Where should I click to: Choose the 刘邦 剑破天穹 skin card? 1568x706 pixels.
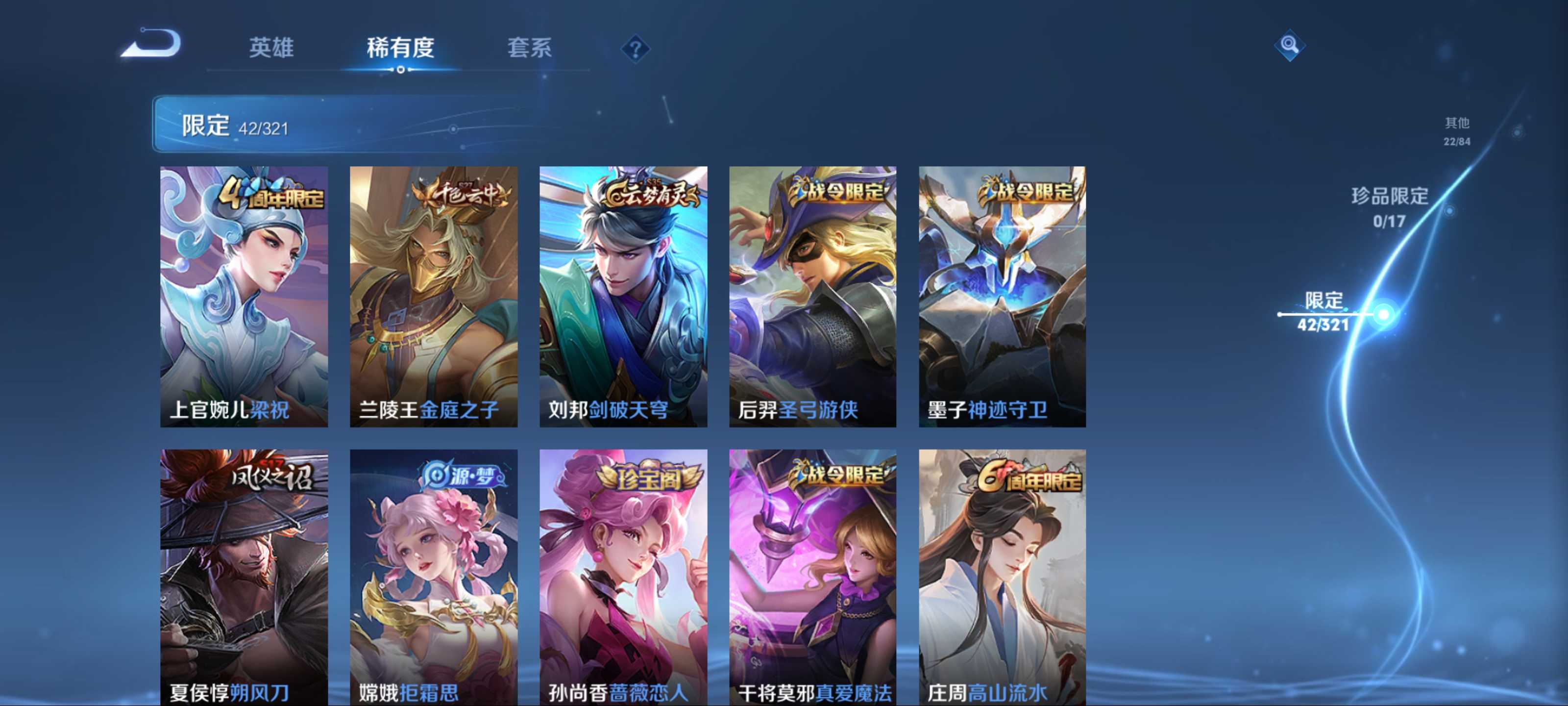point(623,296)
